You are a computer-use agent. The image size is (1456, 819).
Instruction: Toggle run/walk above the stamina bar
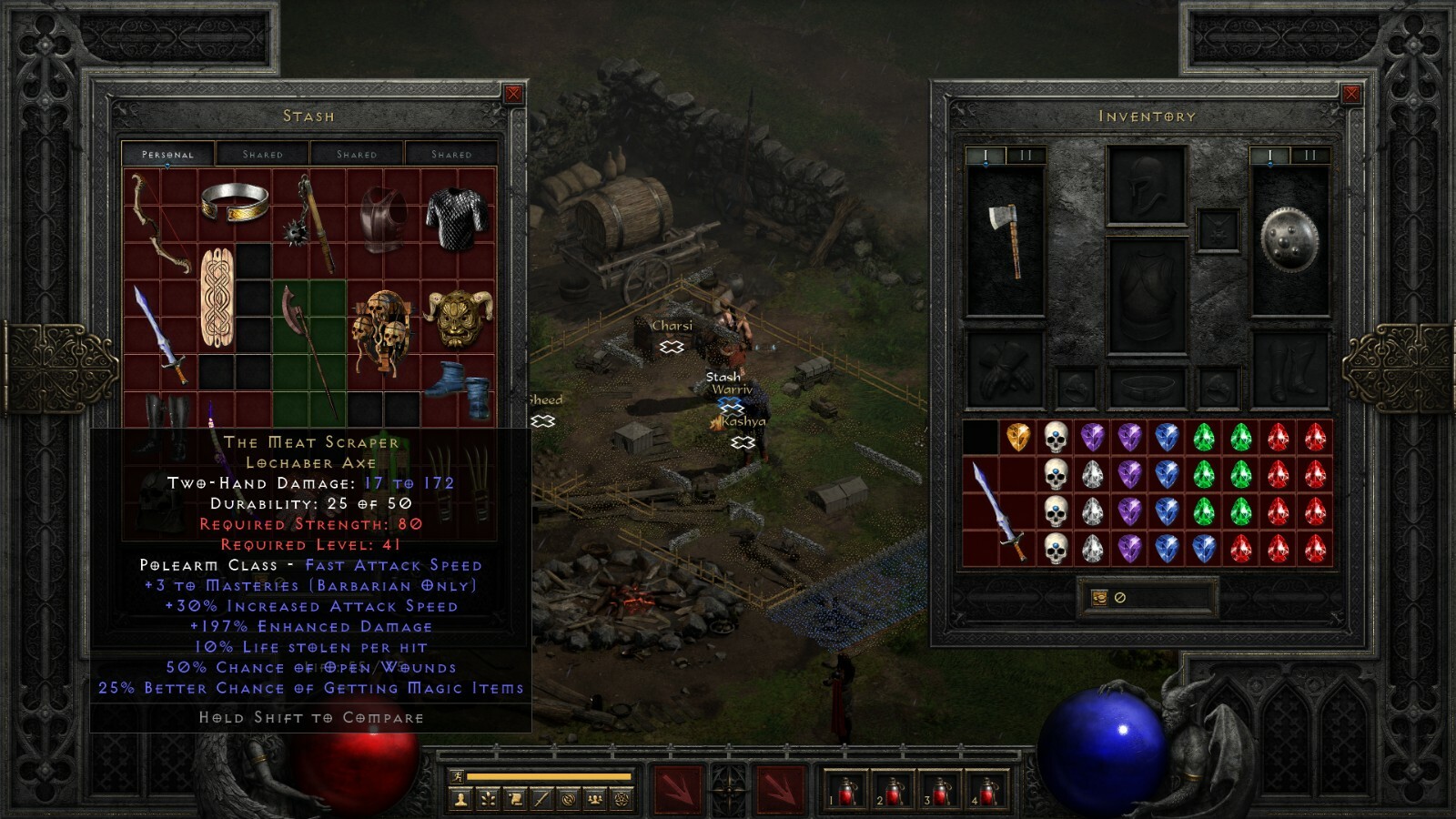tap(457, 775)
